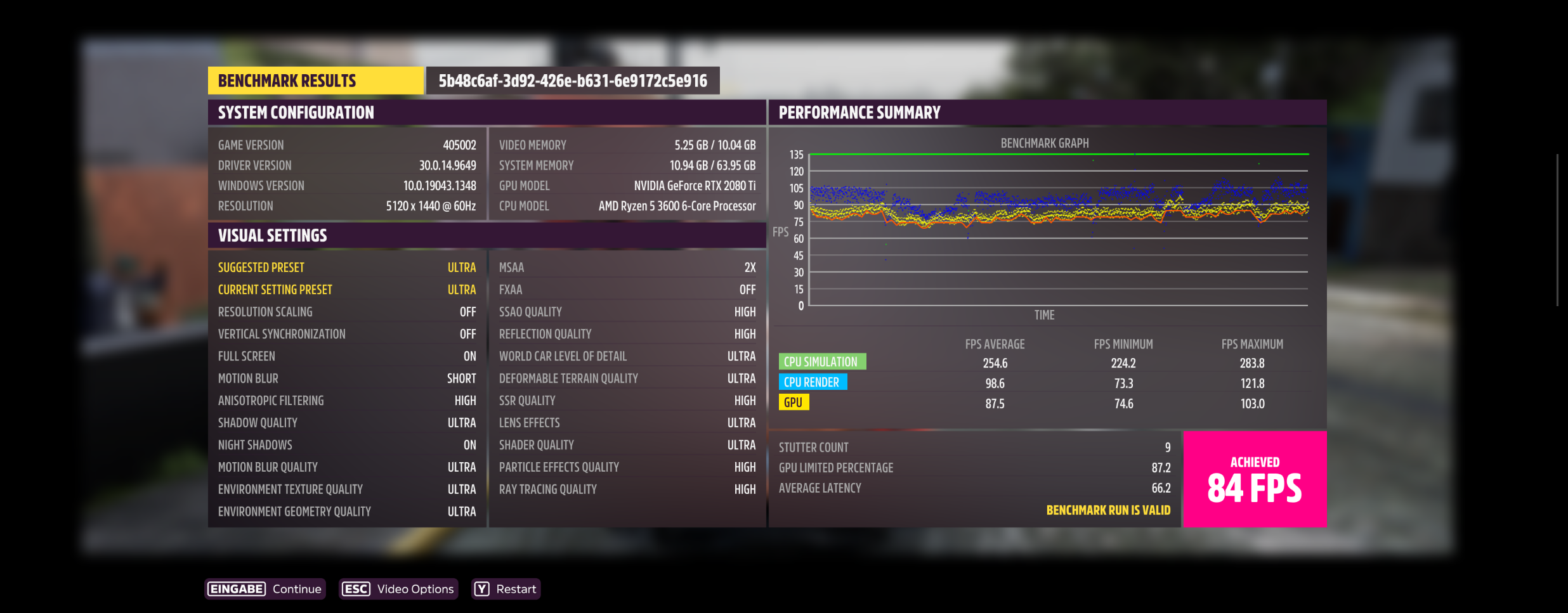Click the EINGABE Continue button prompt
This screenshot has width=1568, height=613.
265,589
